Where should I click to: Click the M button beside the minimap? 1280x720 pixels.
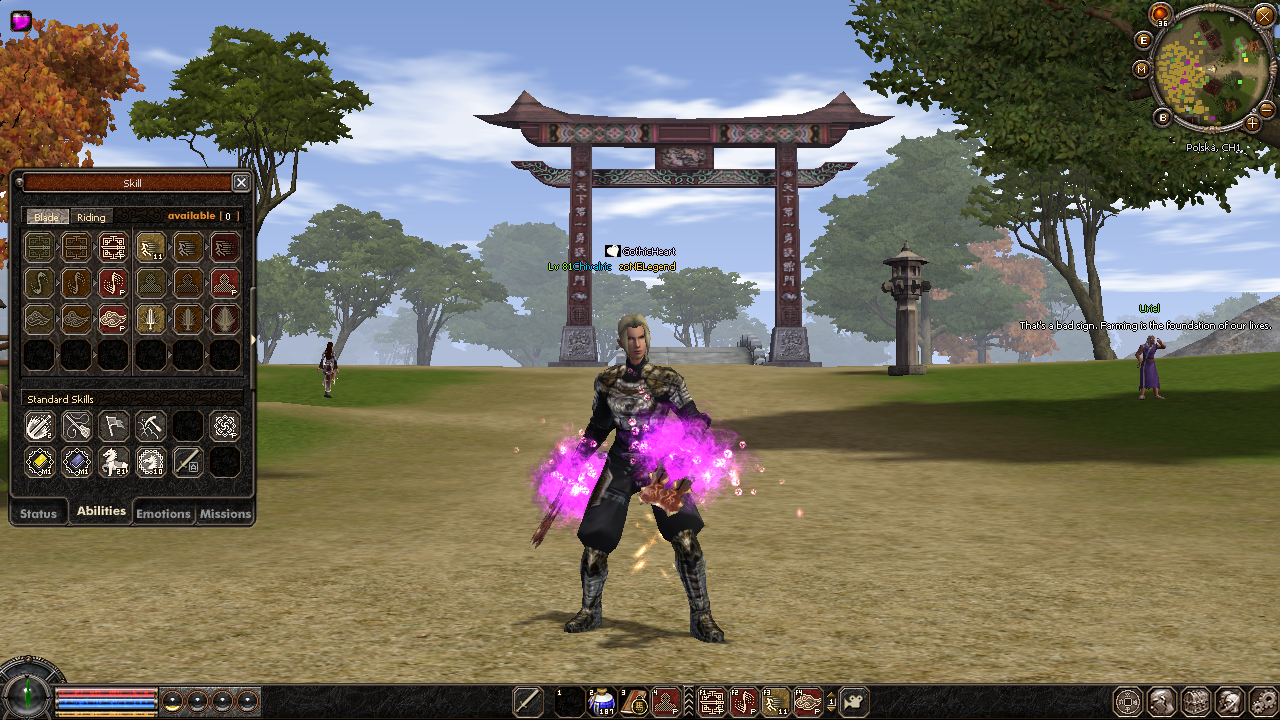[x=1142, y=69]
